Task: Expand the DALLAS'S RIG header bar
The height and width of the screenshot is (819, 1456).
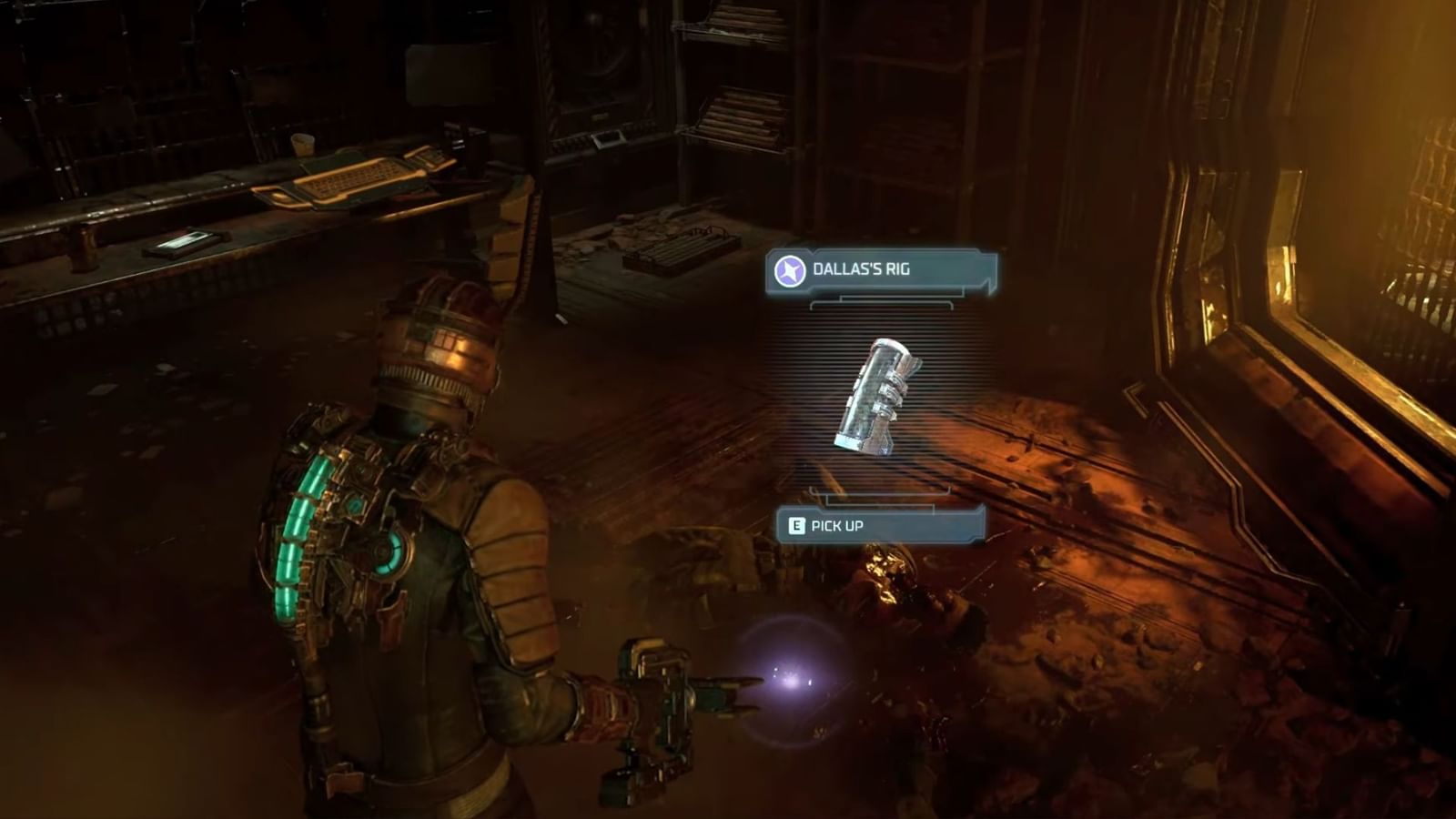Action: click(883, 268)
